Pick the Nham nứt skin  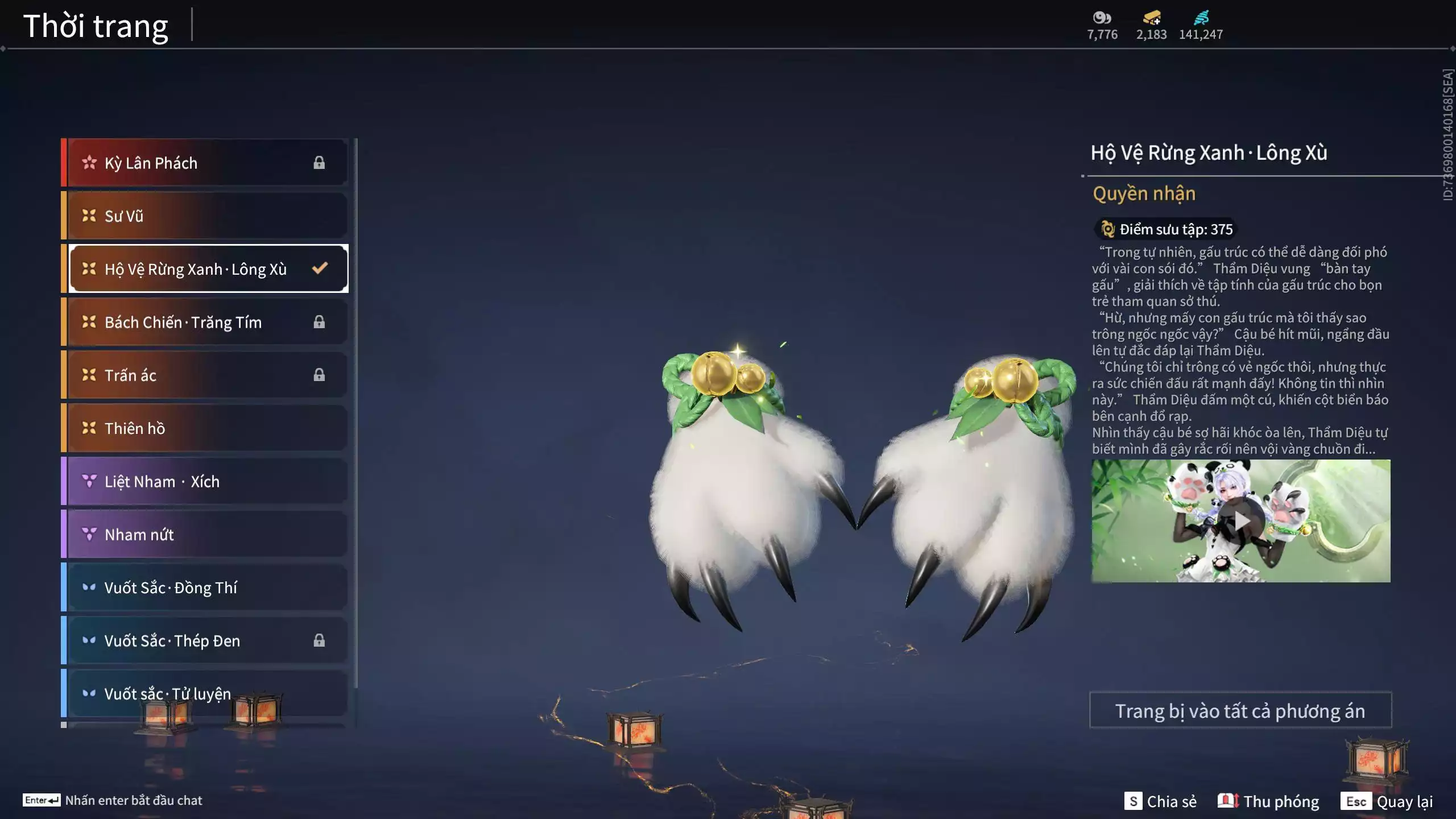point(206,535)
